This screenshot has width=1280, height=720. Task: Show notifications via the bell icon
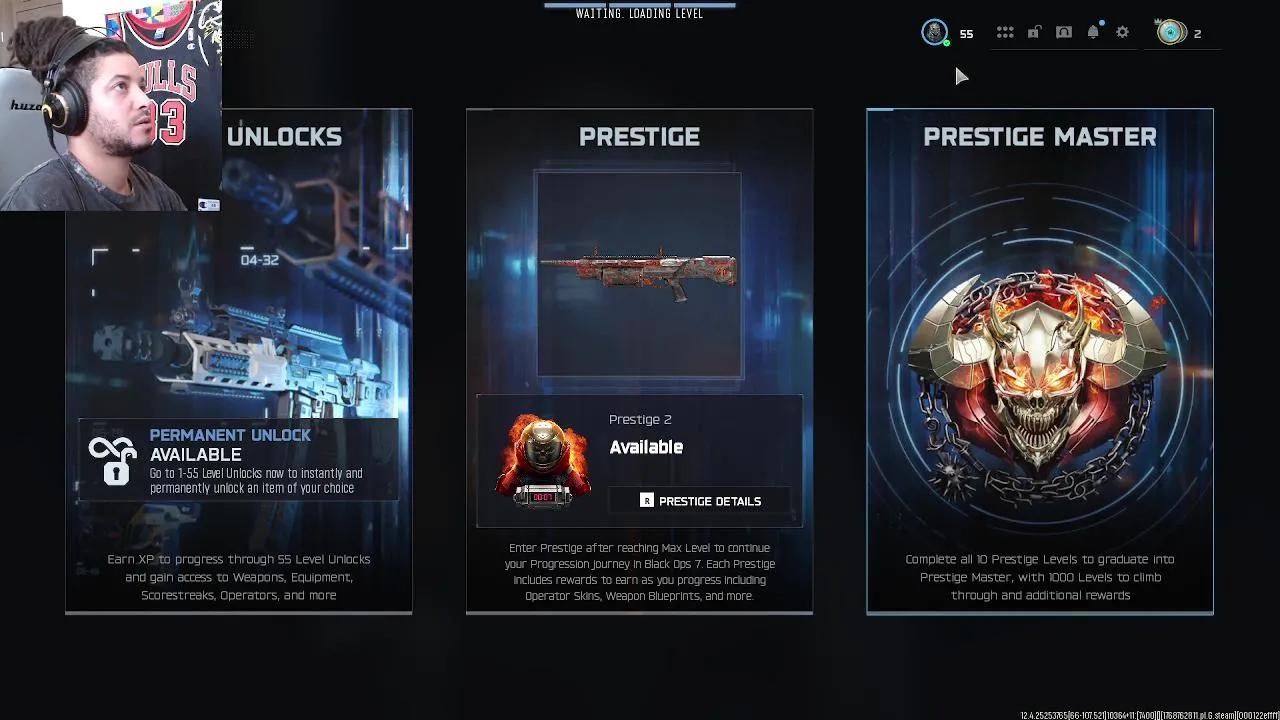[x=1093, y=33]
